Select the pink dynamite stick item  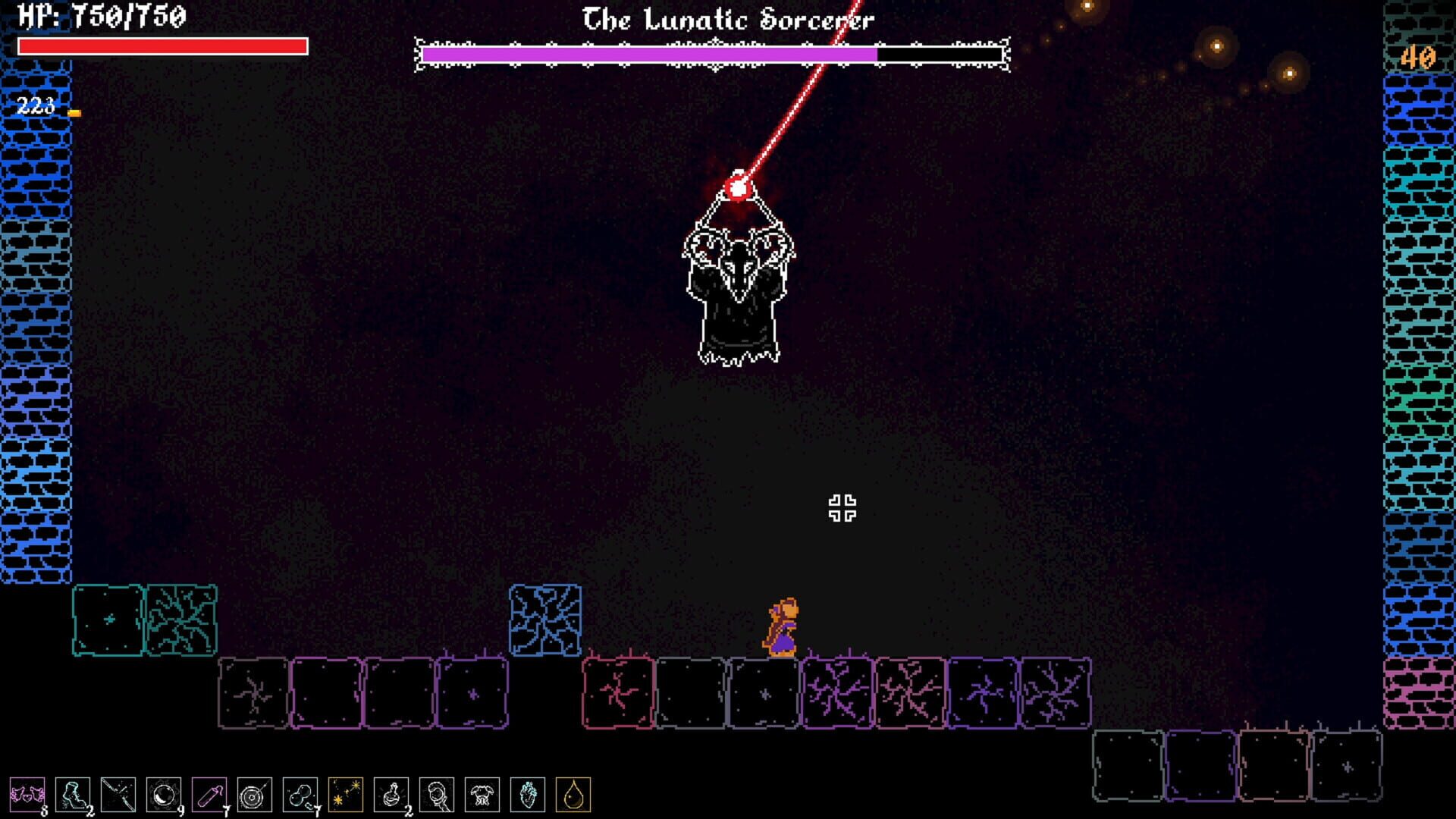coord(209,794)
